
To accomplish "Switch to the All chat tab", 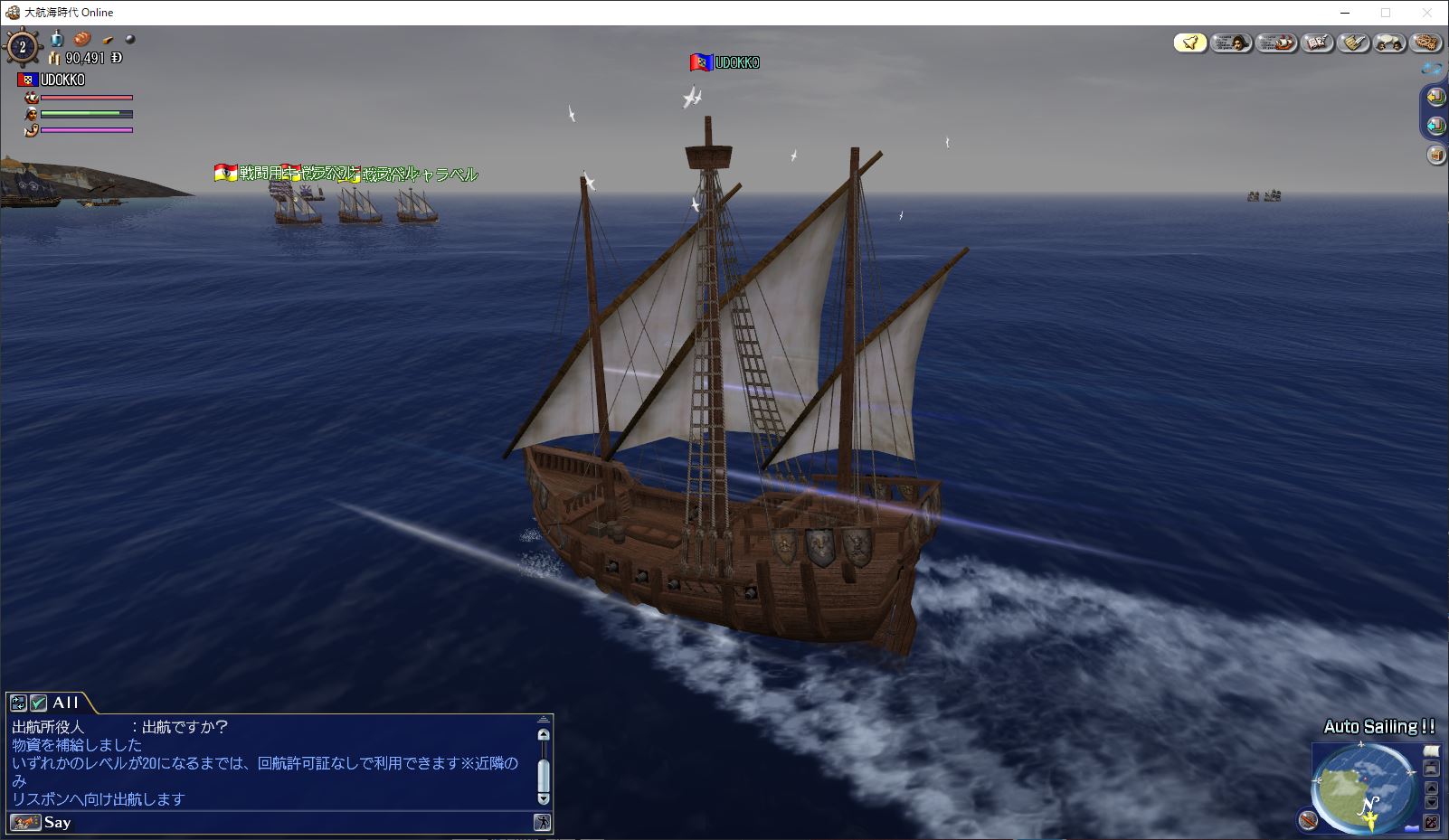I will [x=65, y=703].
